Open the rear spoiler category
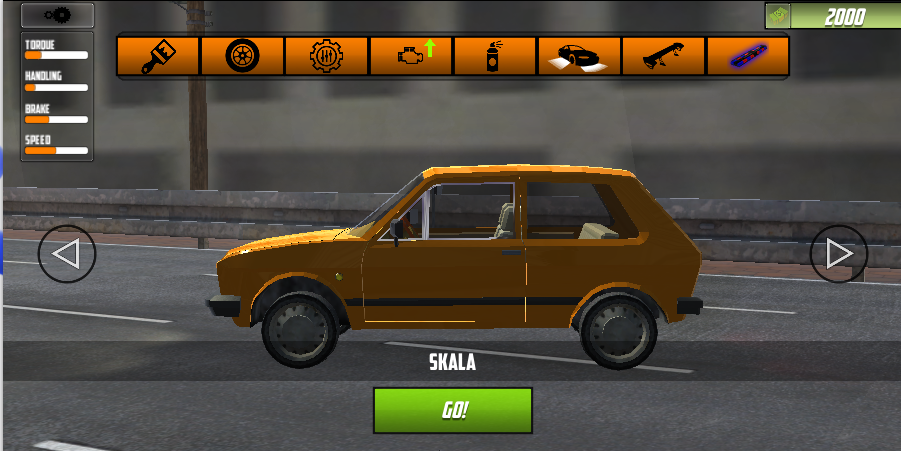Image resolution: width=901 pixels, height=451 pixels. coord(663,56)
